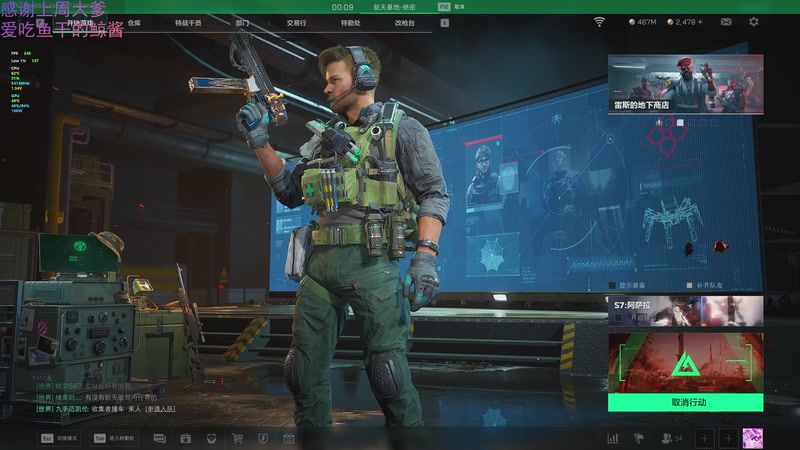The image size is (800, 450).
Task: Open the 仓库 warehouse tab
Action: 135,21
